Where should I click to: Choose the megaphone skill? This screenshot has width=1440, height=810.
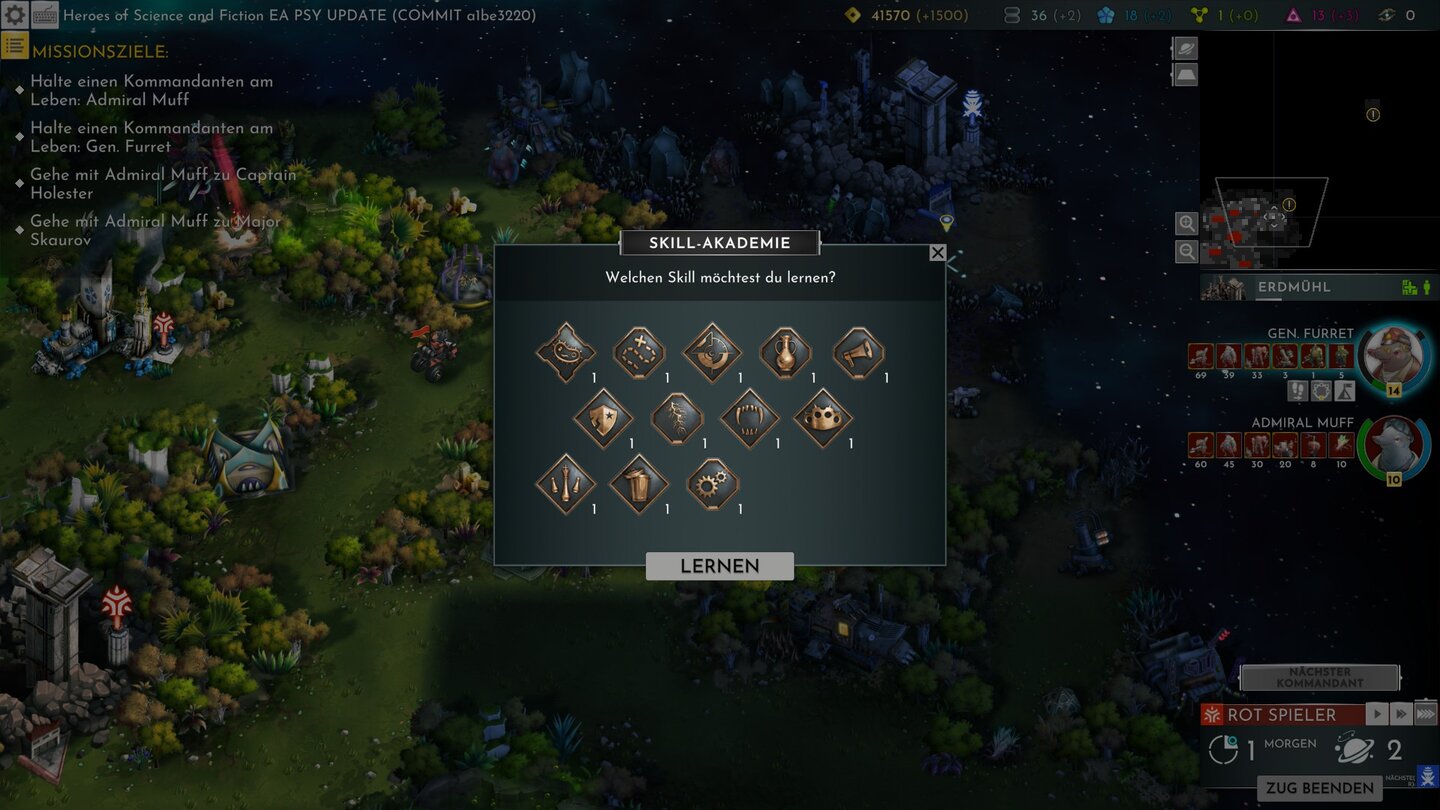tap(859, 352)
